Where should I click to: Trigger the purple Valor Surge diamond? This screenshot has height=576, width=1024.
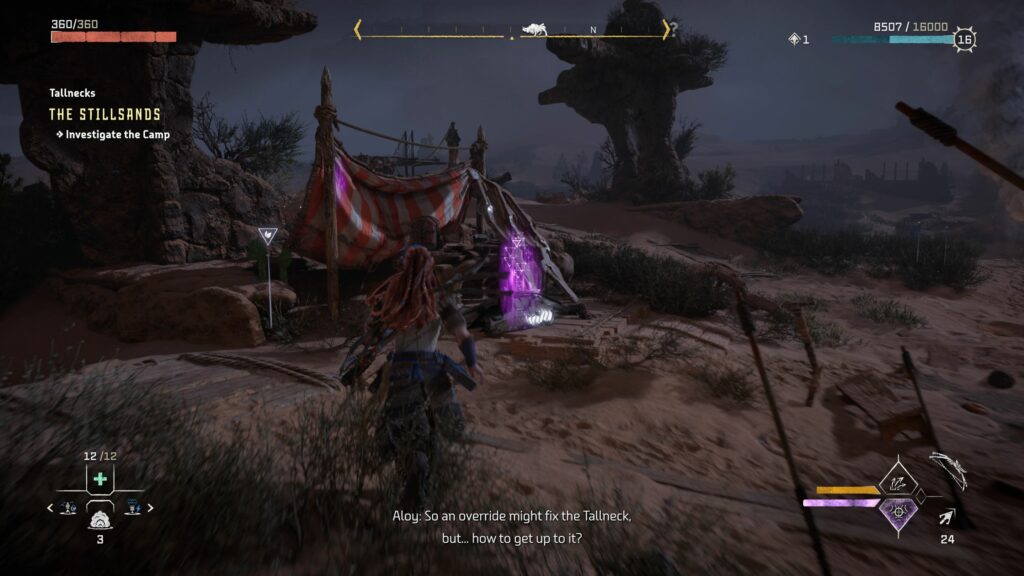[x=898, y=512]
